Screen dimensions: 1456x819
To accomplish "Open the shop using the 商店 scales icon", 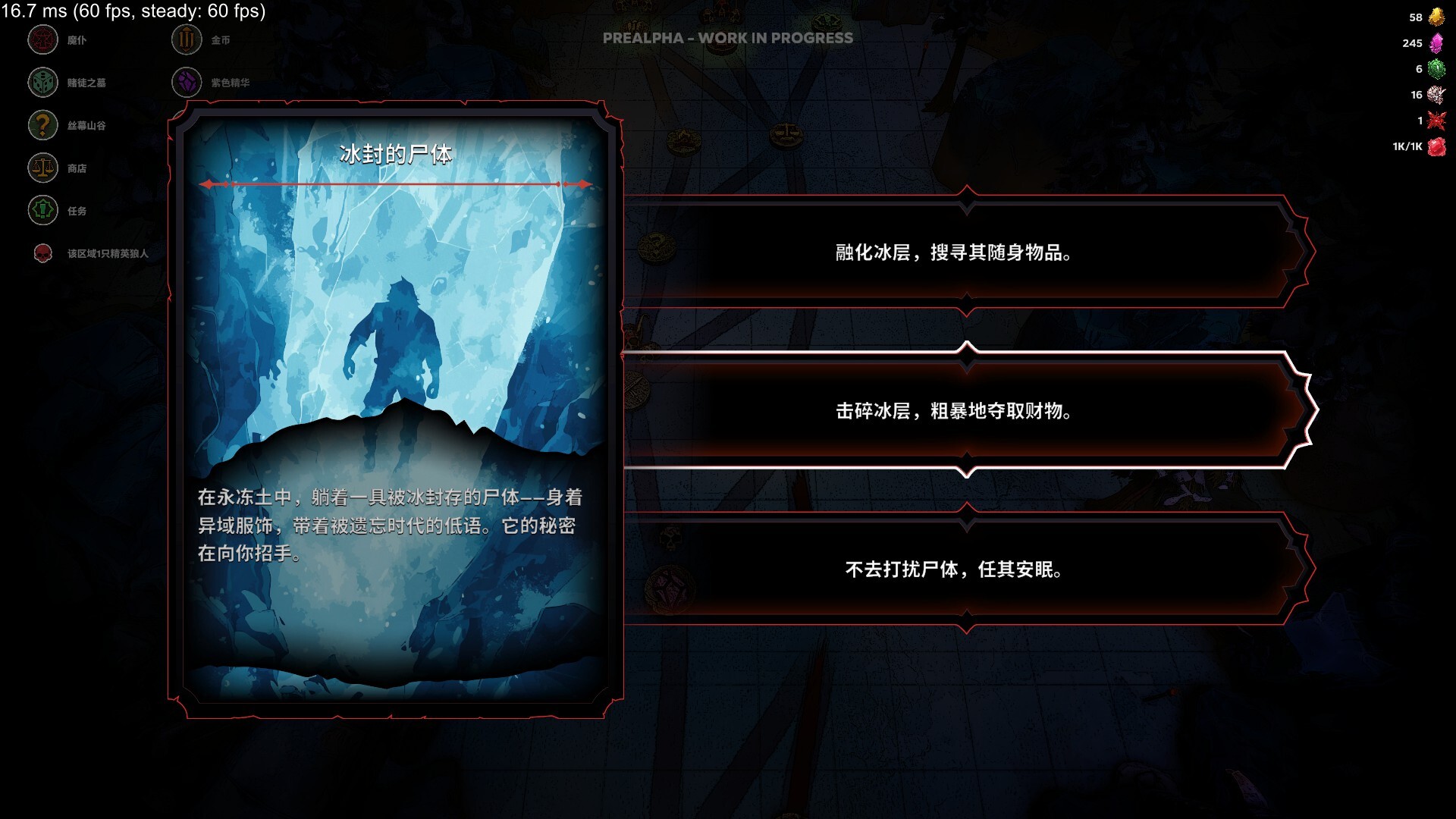I will pyautogui.click(x=42, y=168).
